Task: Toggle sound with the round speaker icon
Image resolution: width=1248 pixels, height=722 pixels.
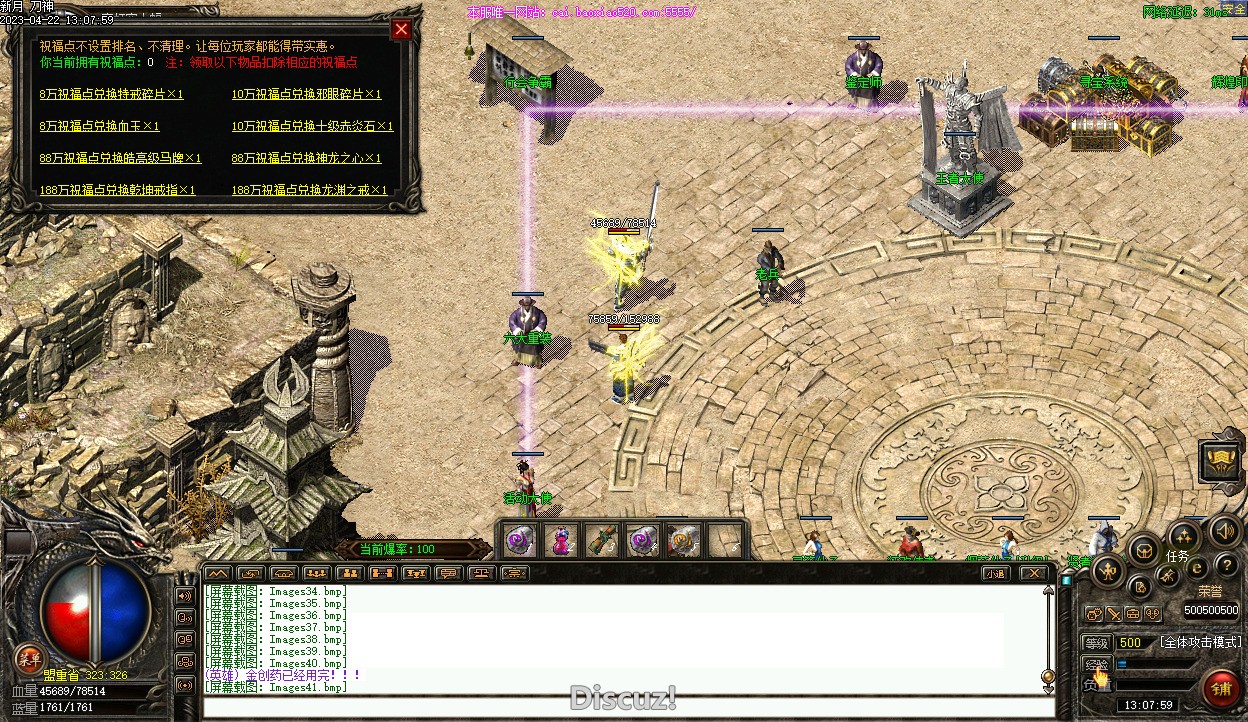Action: [1222, 531]
